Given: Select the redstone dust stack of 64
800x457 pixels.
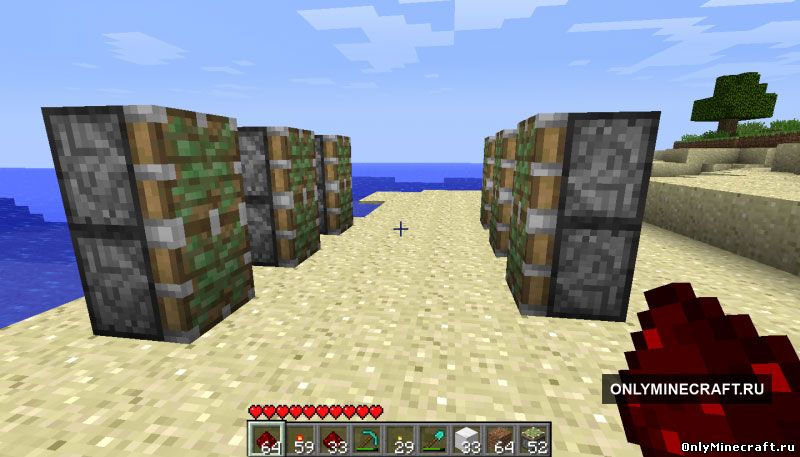Looking at the screenshot, I should point(266,437).
